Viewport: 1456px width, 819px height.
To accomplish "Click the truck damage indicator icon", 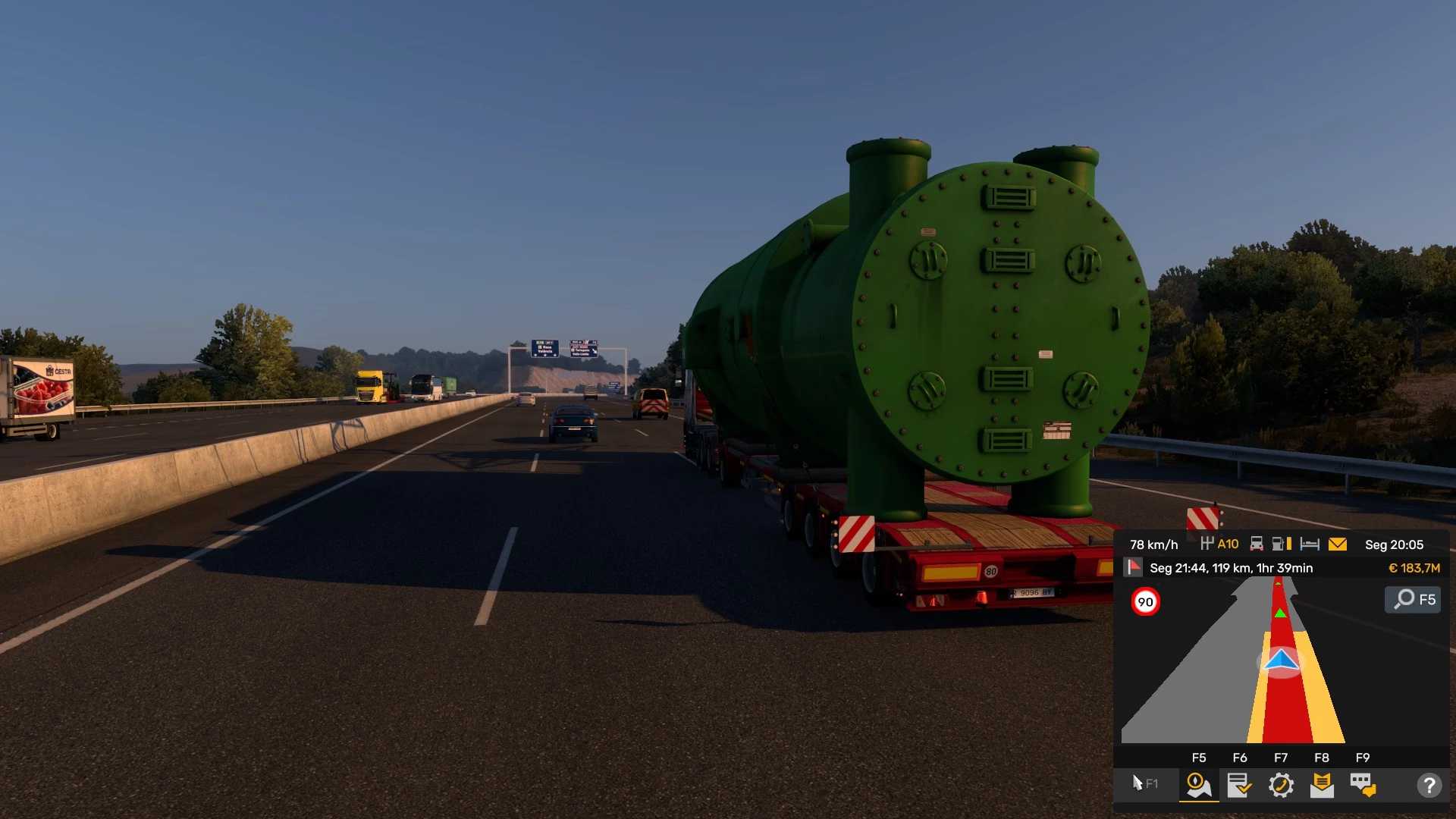I will (x=1257, y=544).
